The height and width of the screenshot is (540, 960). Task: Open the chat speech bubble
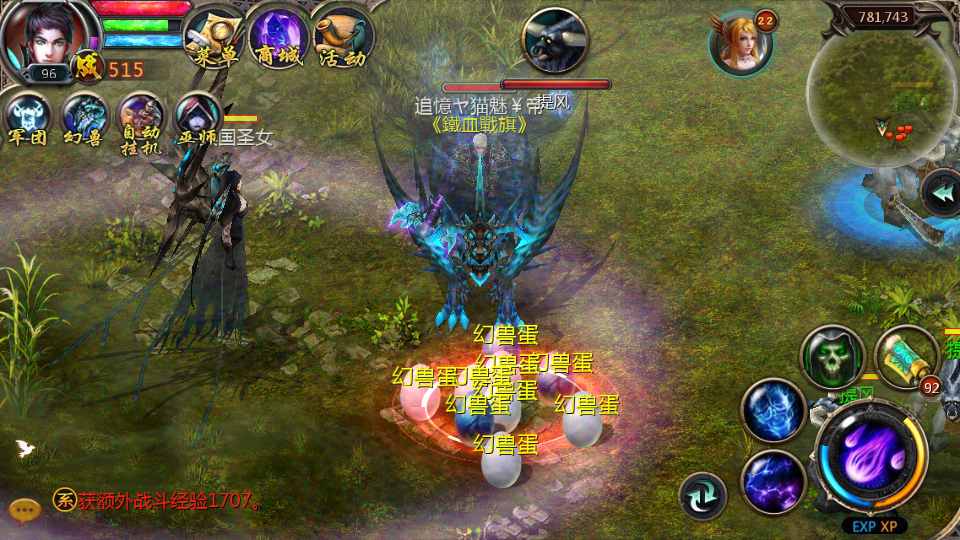click(24, 510)
